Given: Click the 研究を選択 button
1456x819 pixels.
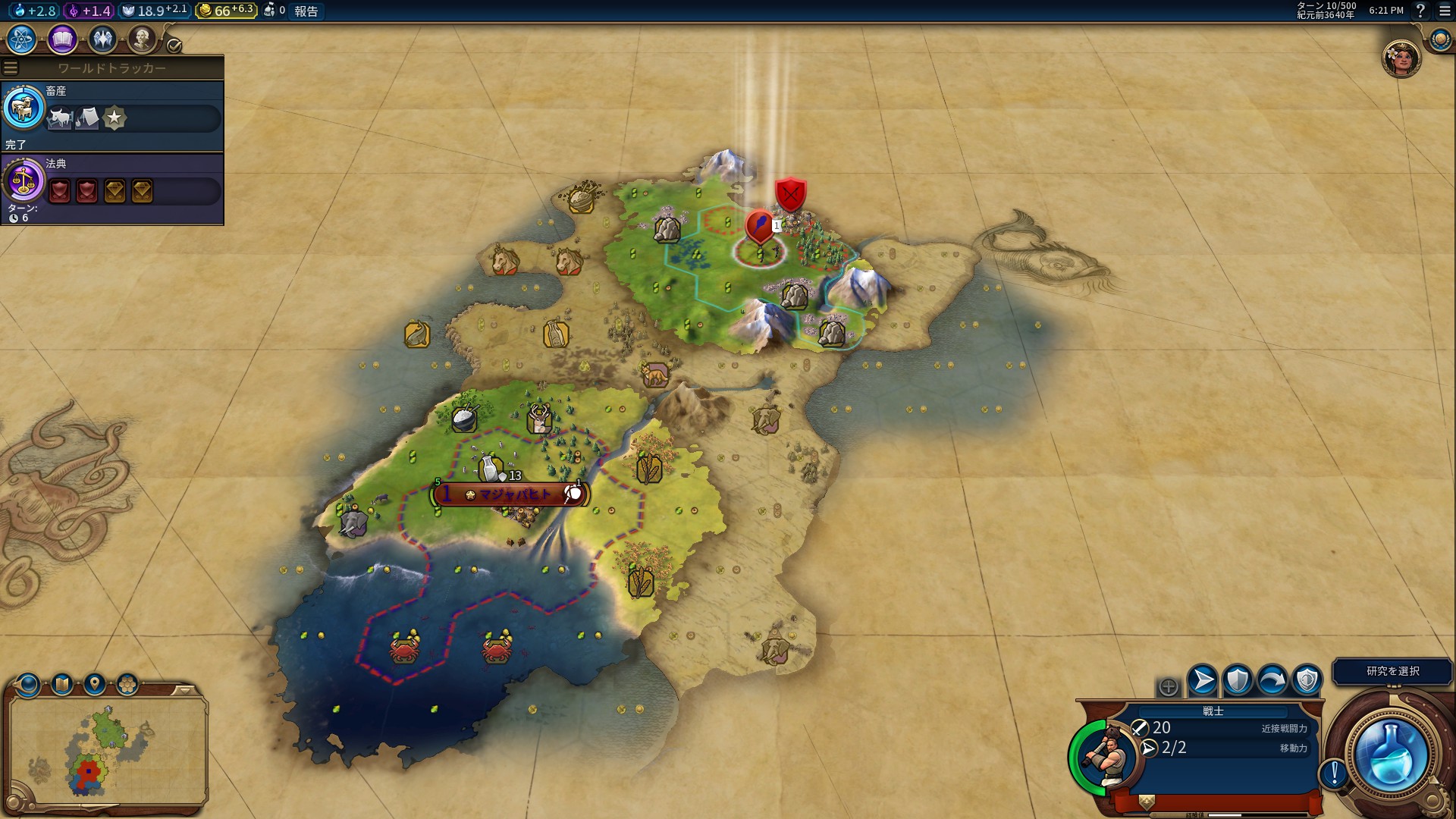Looking at the screenshot, I should click(1392, 671).
